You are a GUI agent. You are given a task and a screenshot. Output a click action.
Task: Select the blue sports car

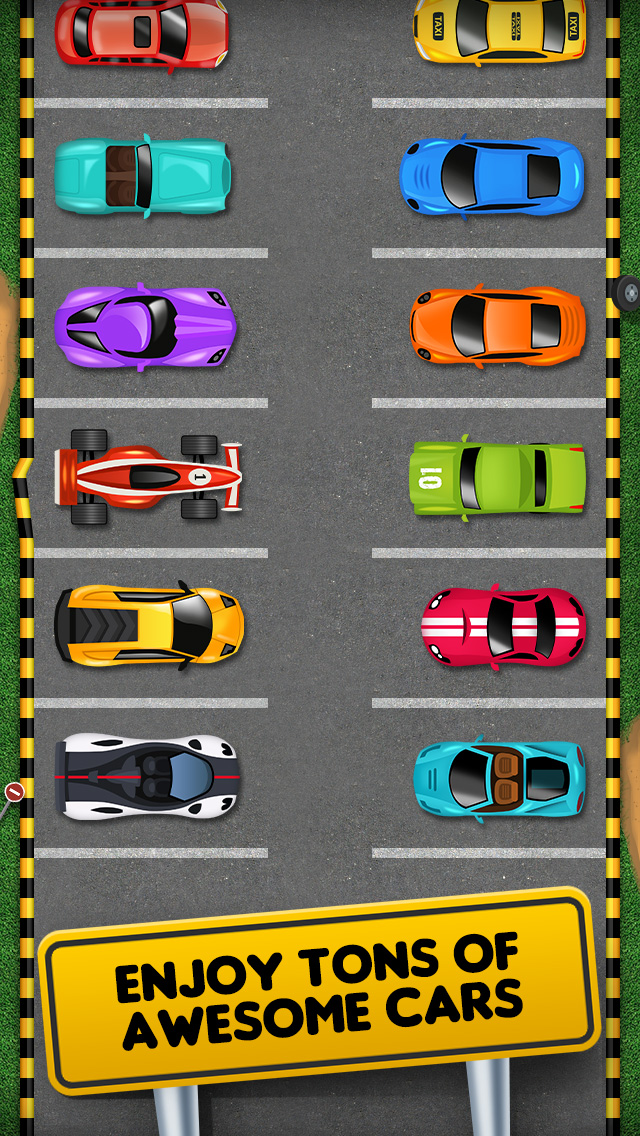pos(492,176)
